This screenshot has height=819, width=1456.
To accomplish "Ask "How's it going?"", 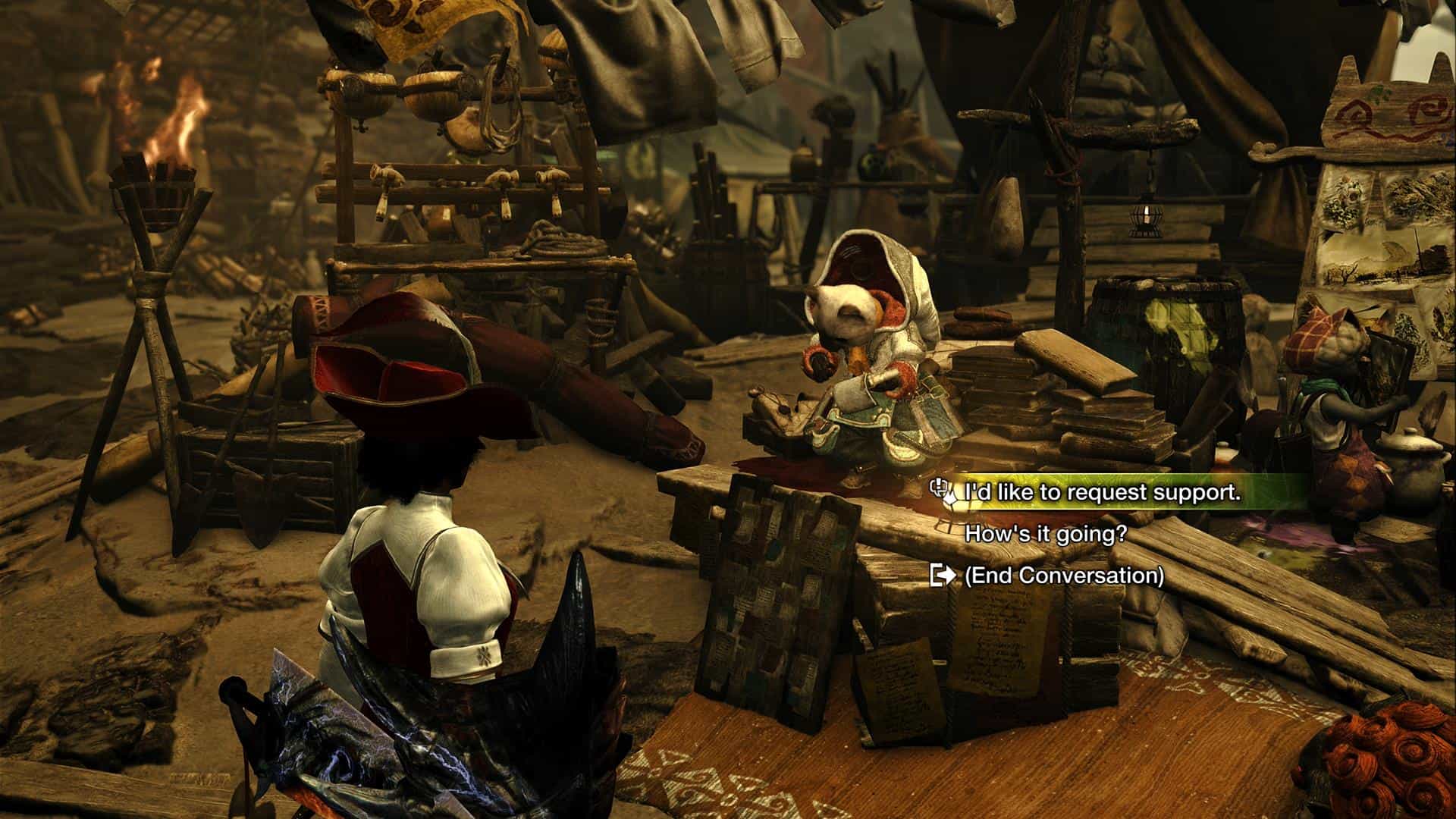I will pyautogui.click(x=1046, y=534).
